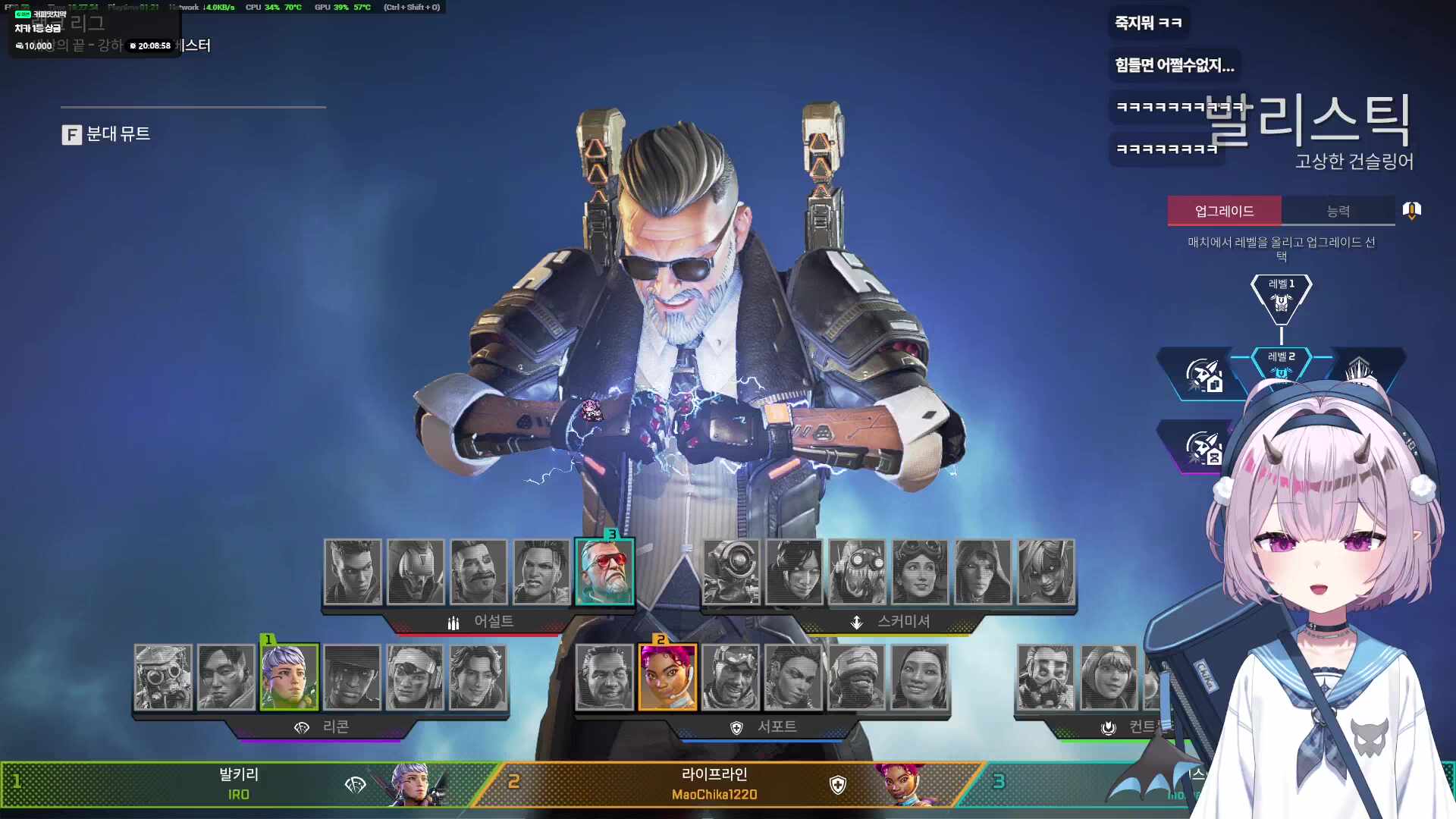
Task: Pick the purple-haired Valkyrie portrait
Action: (289, 677)
